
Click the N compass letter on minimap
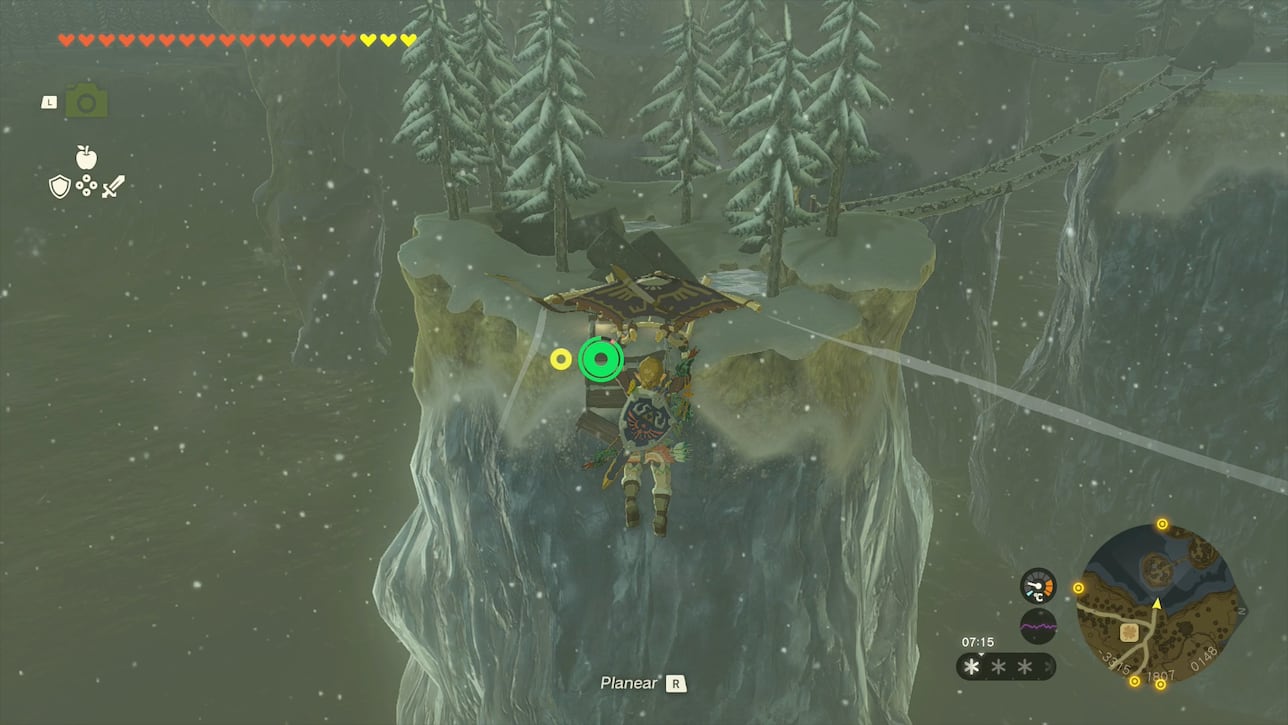click(x=1241, y=609)
